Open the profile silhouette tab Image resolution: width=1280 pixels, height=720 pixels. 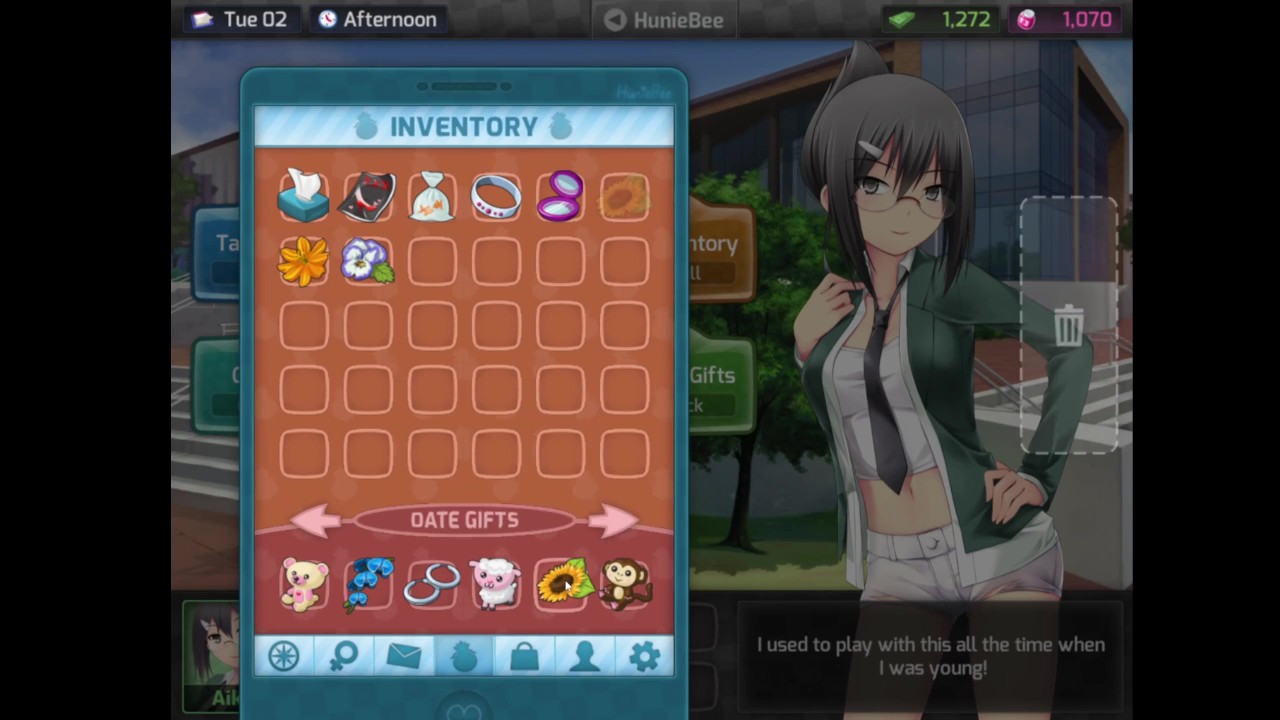tap(584, 656)
